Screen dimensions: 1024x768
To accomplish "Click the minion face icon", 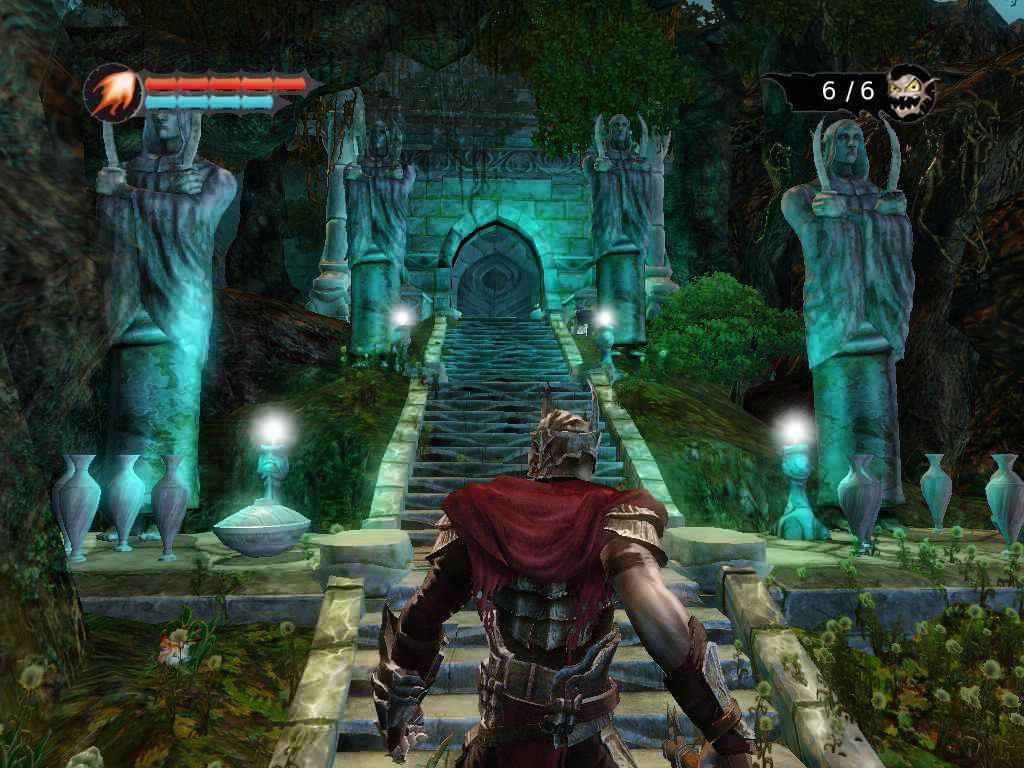I will [910, 92].
